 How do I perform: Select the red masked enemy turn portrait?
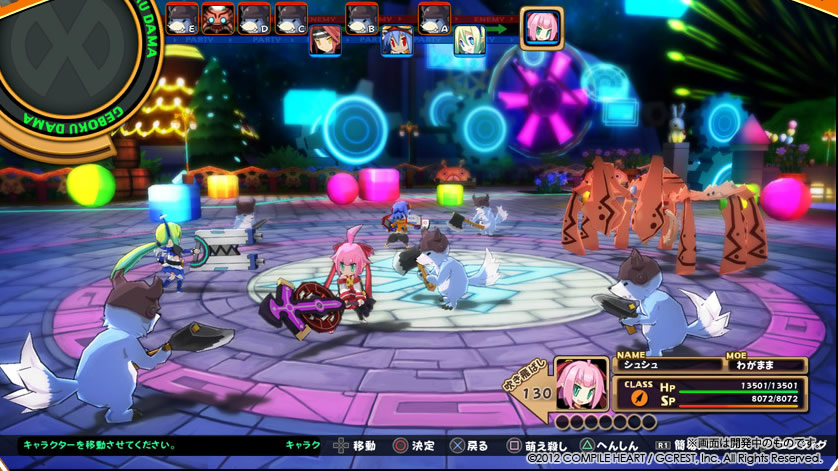click(x=218, y=18)
